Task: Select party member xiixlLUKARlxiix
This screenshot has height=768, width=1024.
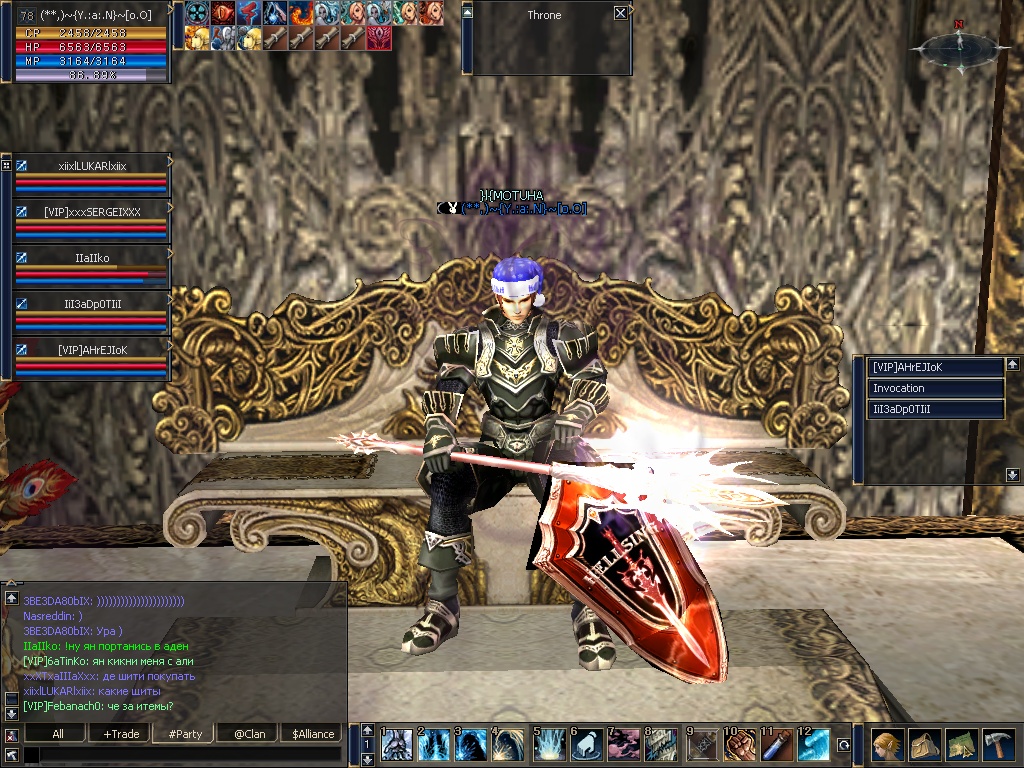Action: 92,165
